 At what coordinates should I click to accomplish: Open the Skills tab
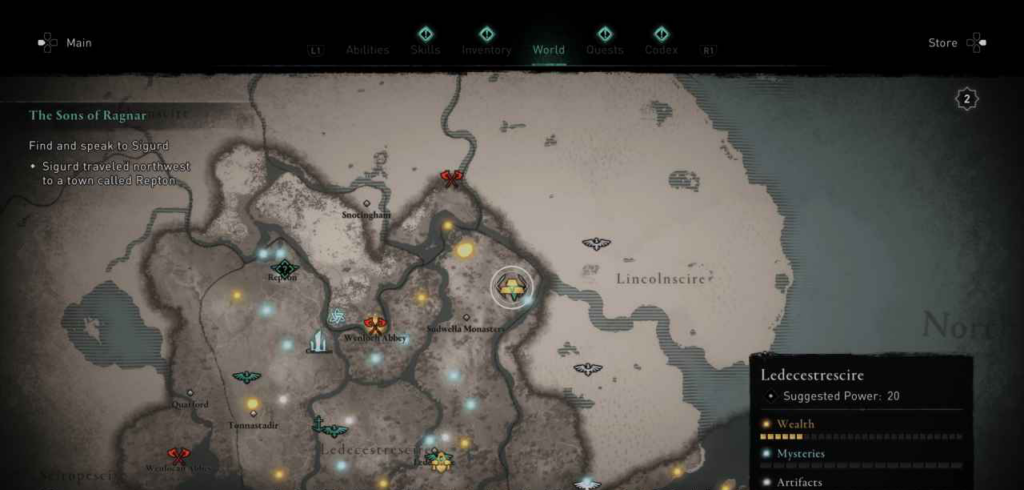click(425, 50)
